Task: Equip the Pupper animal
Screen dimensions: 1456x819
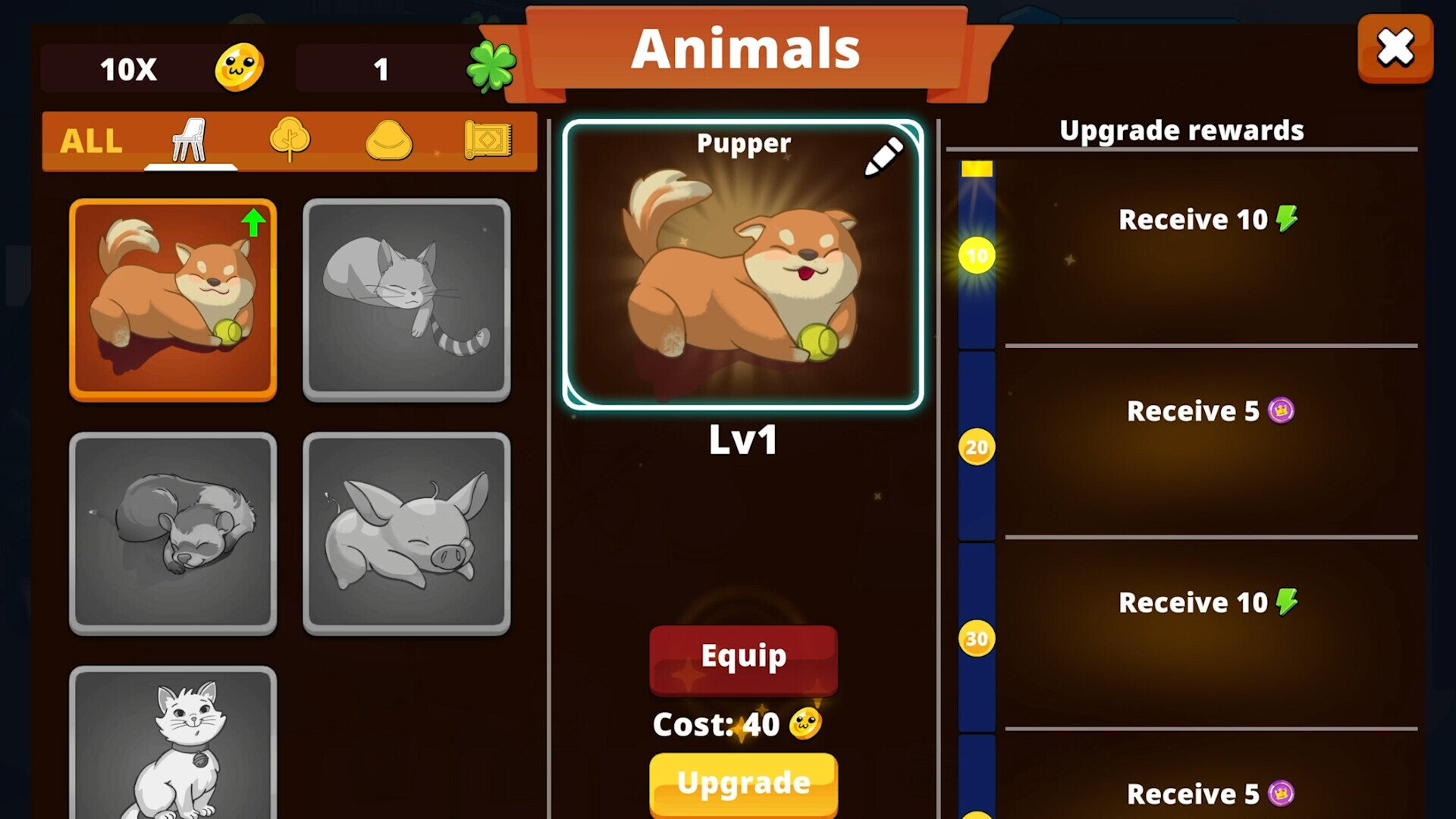Action: click(x=743, y=658)
